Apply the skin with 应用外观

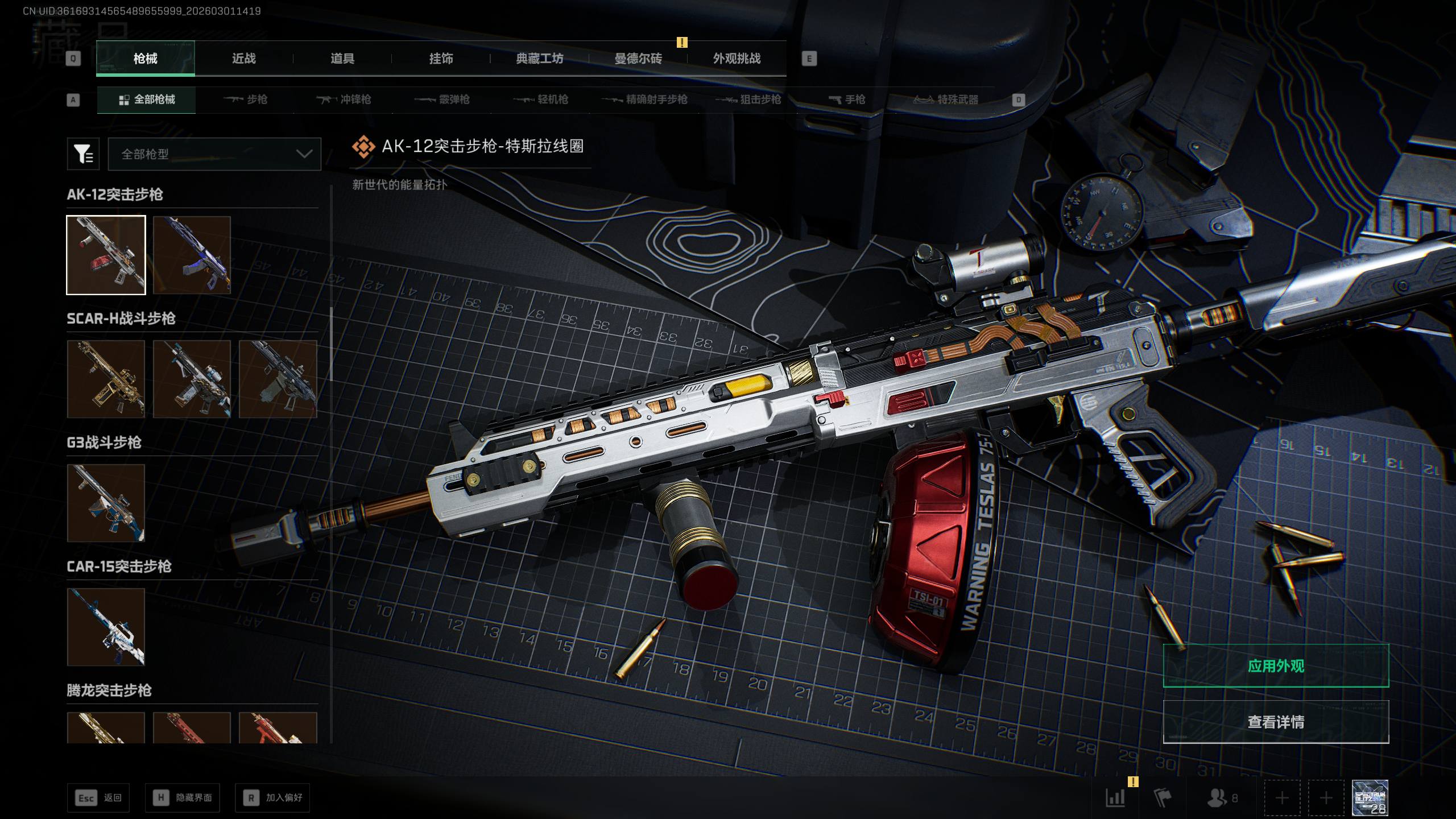pyautogui.click(x=1276, y=666)
